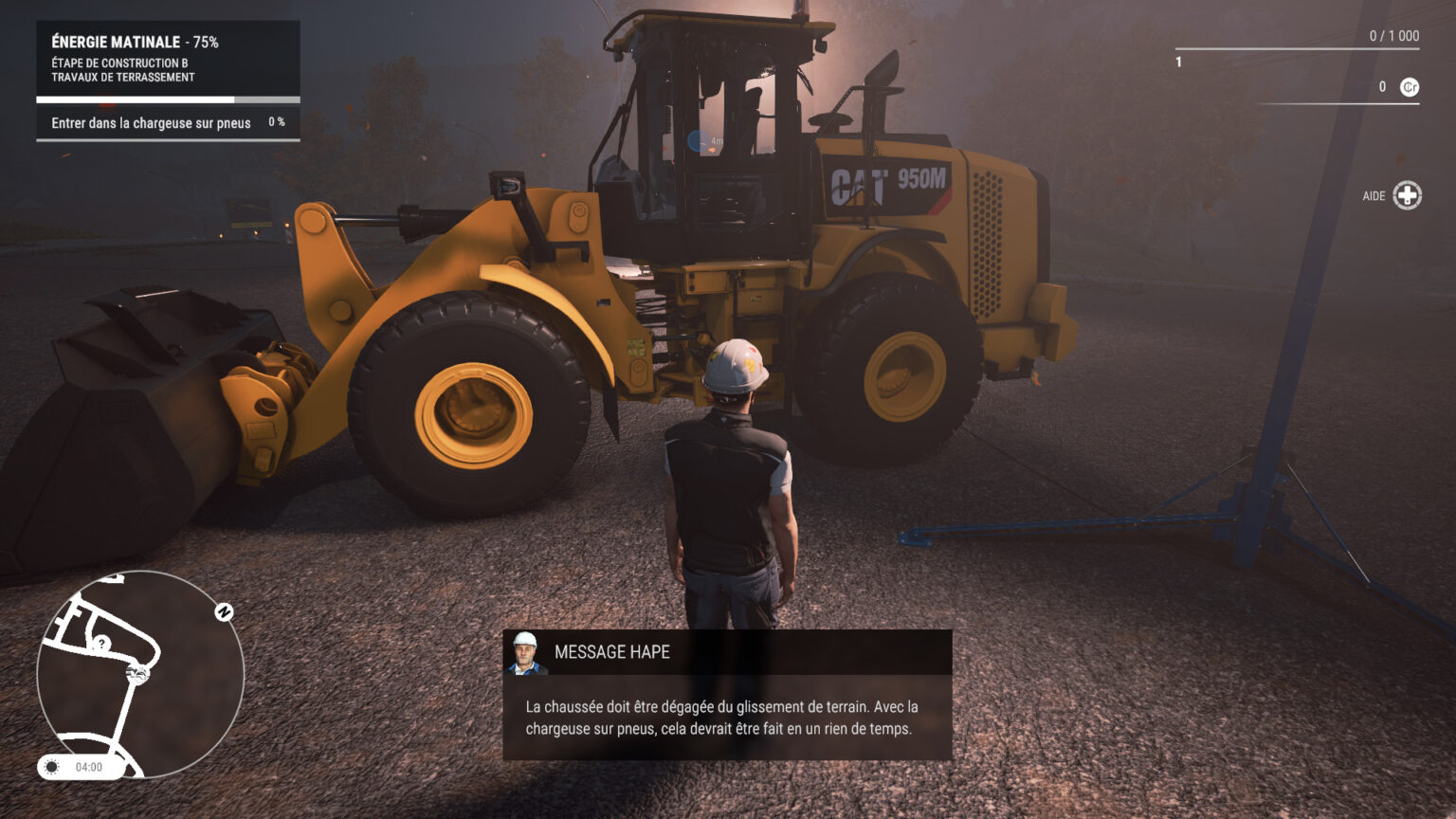Click the minimap compass indicator
This screenshot has height=819, width=1456.
[x=224, y=612]
